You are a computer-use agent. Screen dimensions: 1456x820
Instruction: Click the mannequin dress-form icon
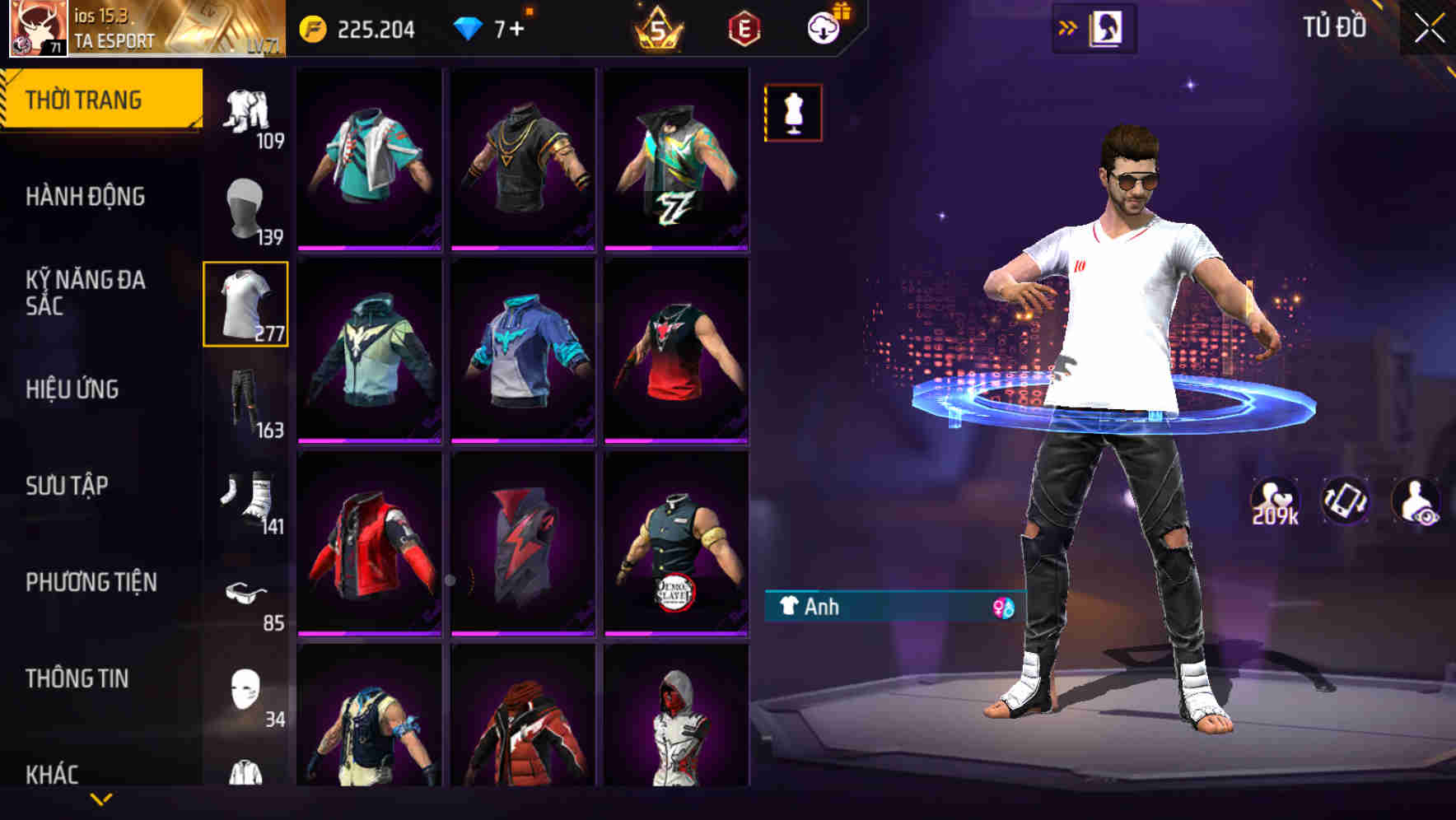pyautogui.click(x=793, y=112)
